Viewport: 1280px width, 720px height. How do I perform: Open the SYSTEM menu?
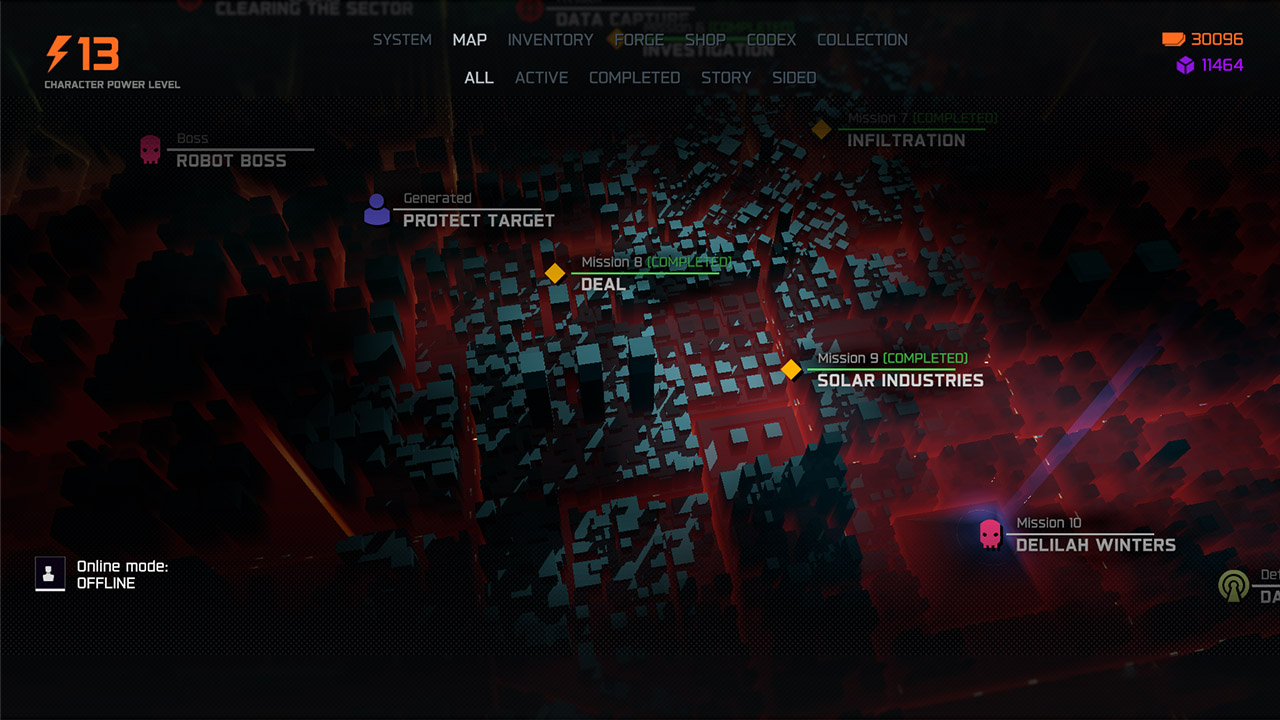(x=401, y=40)
